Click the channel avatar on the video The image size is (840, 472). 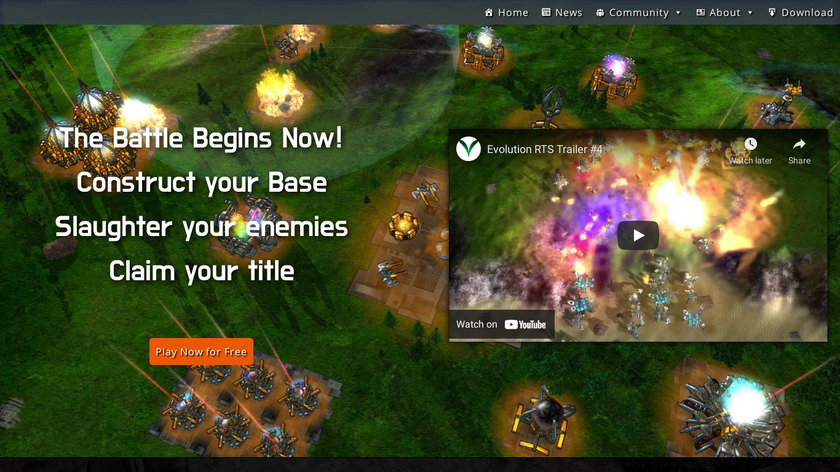pos(468,149)
